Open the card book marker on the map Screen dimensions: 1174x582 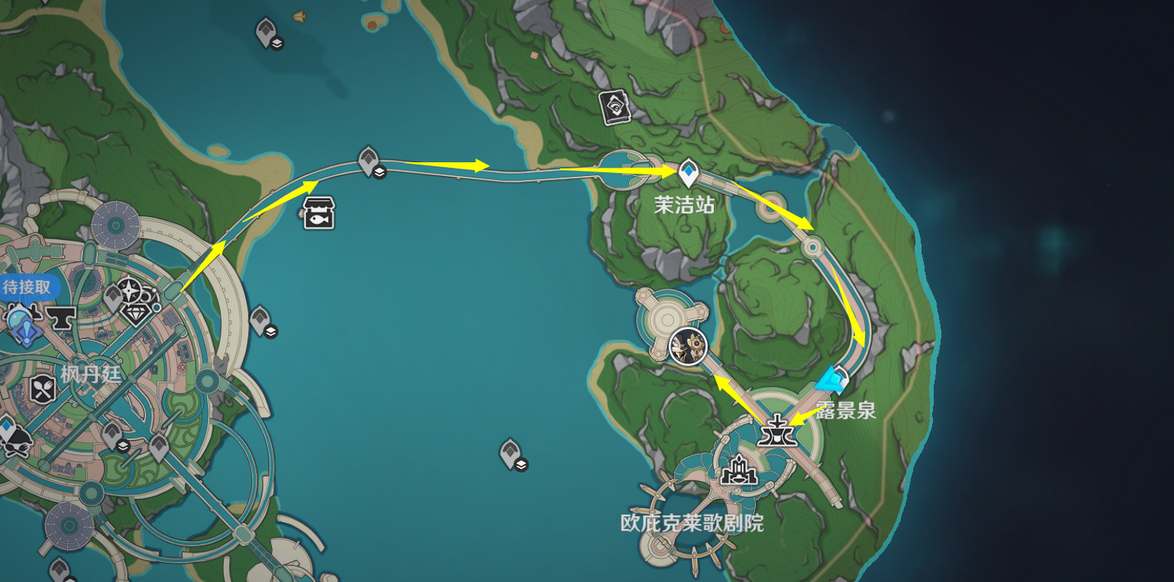coord(612,103)
